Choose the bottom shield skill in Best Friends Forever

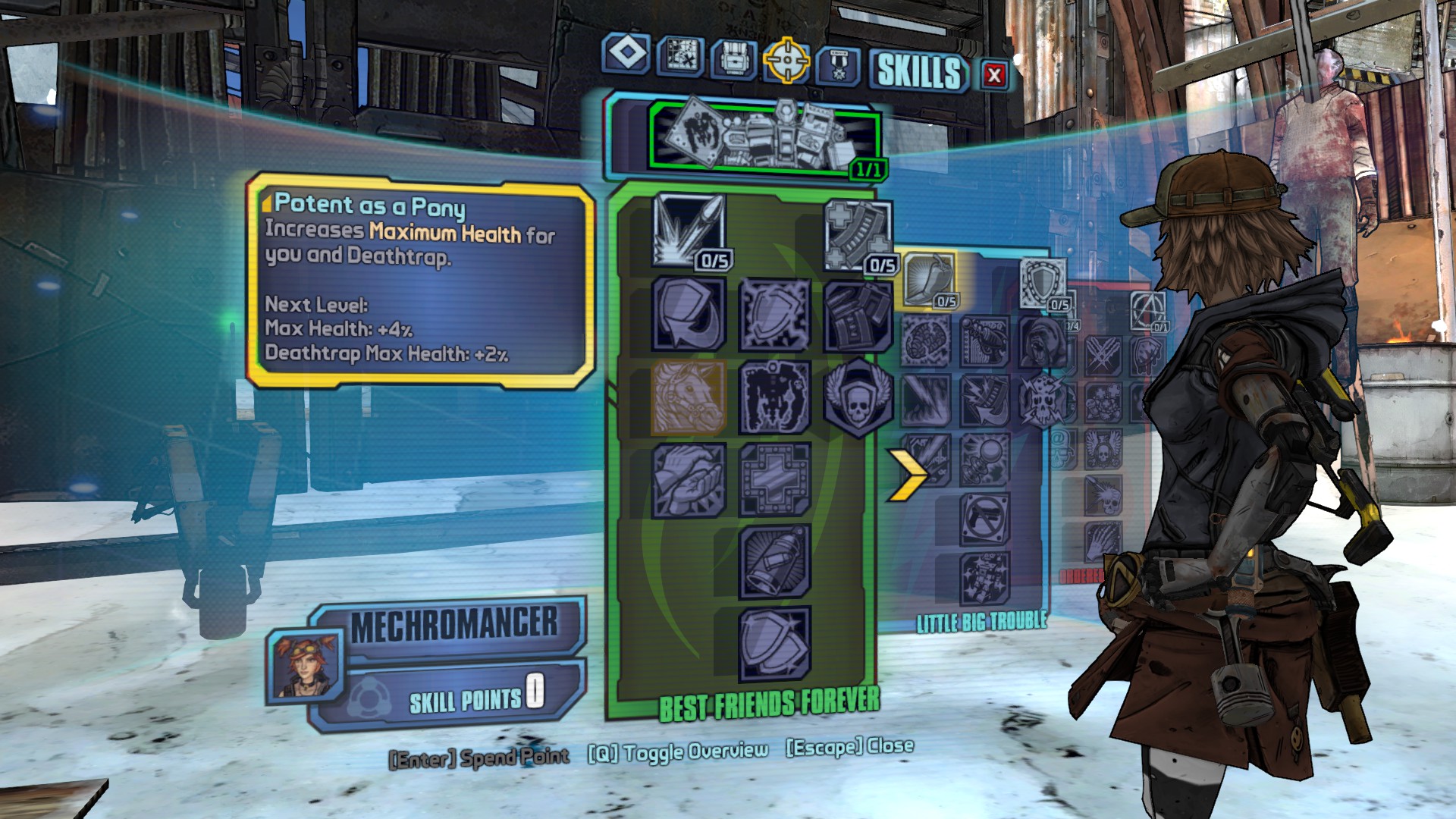point(774,643)
